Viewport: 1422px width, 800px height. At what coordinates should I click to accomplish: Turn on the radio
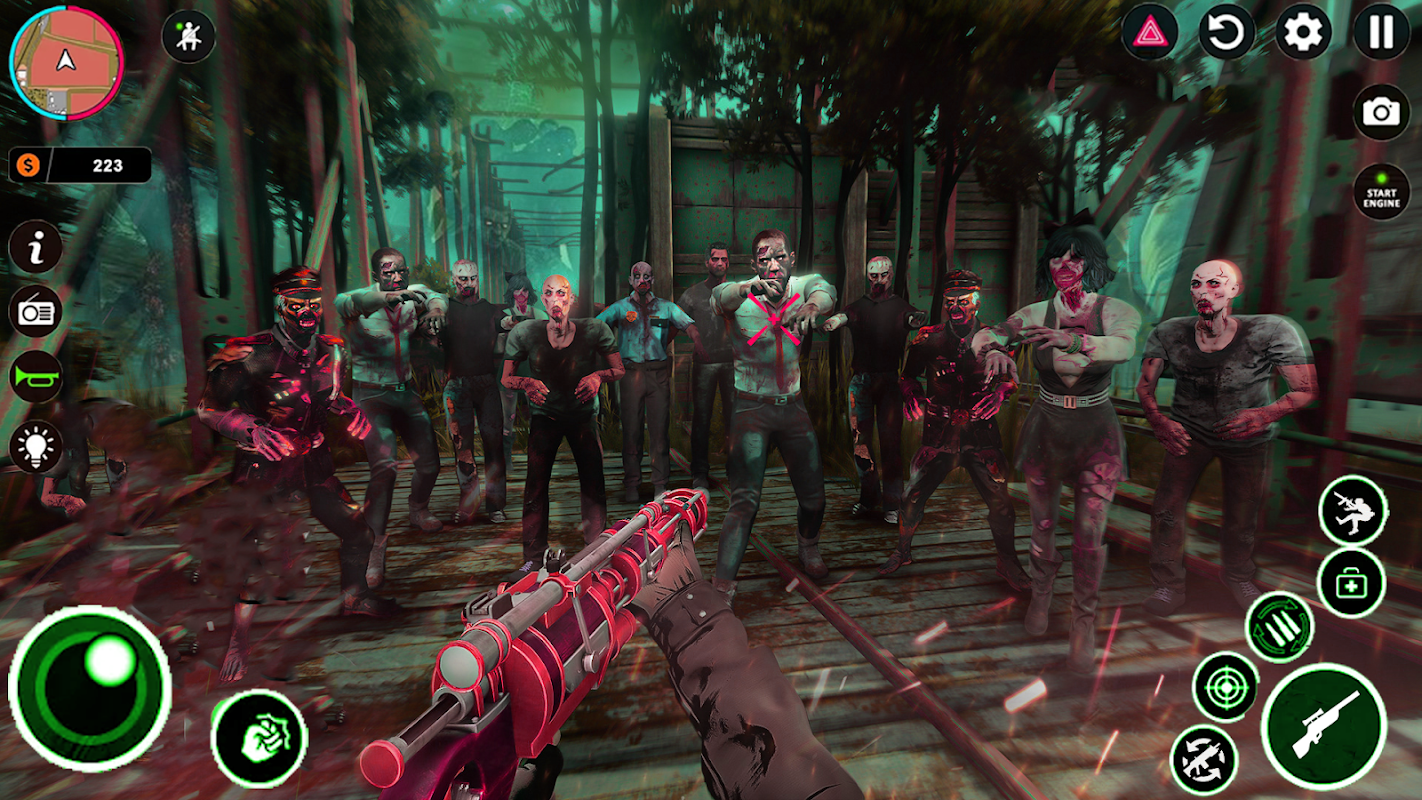tap(36, 312)
